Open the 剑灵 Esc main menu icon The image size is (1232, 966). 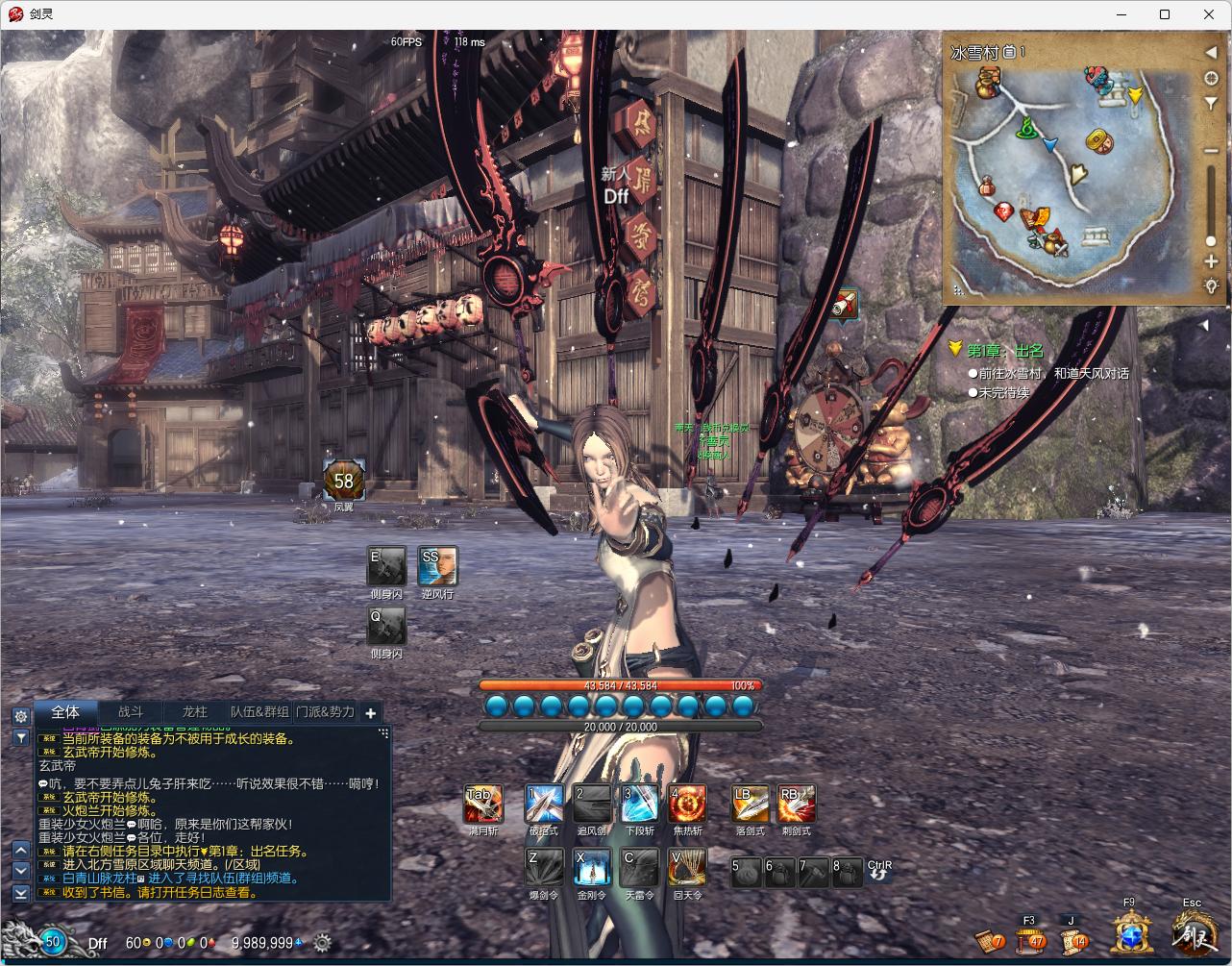coord(1192,932)
